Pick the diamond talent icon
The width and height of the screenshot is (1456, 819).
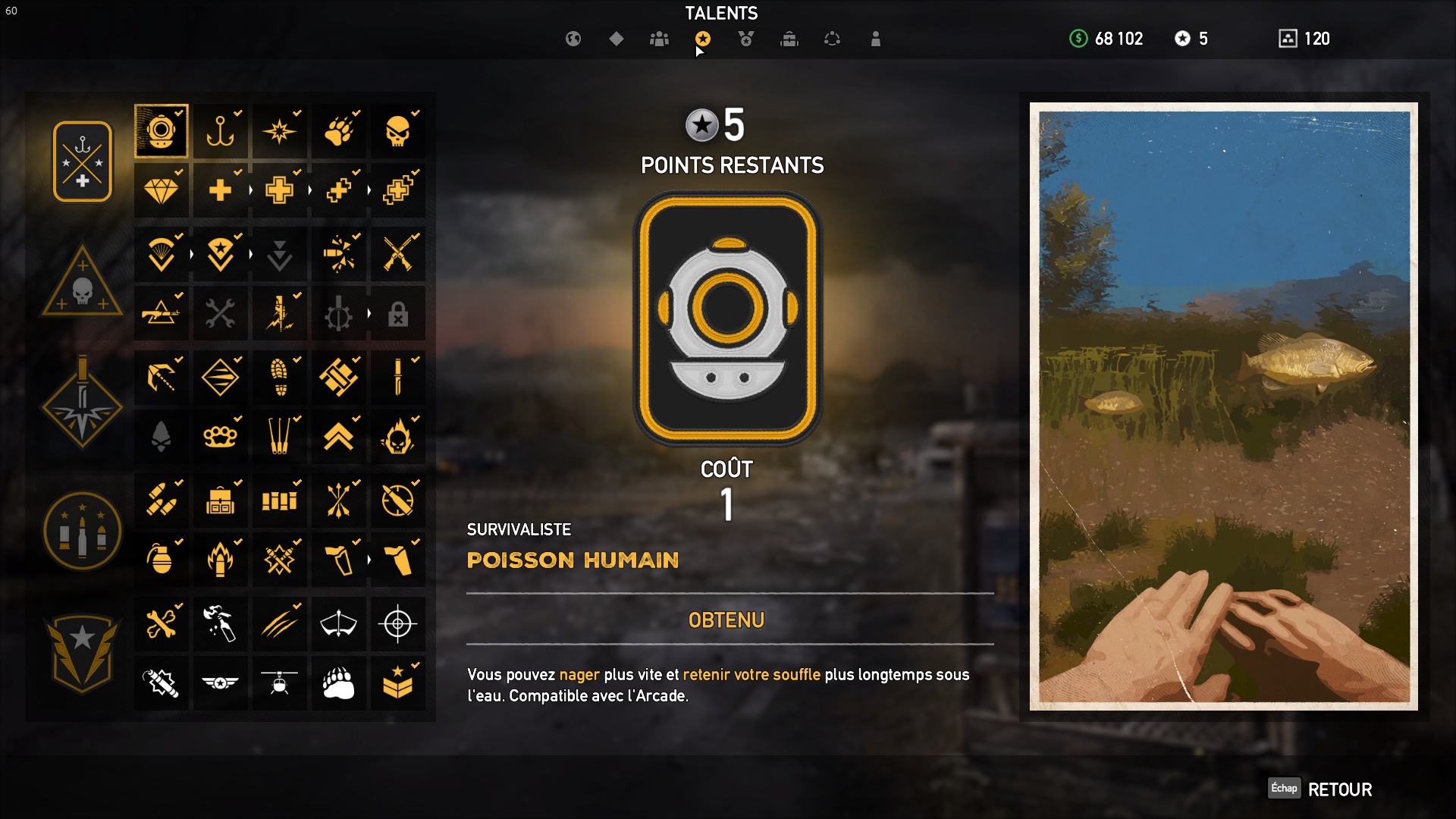(161, 190)
